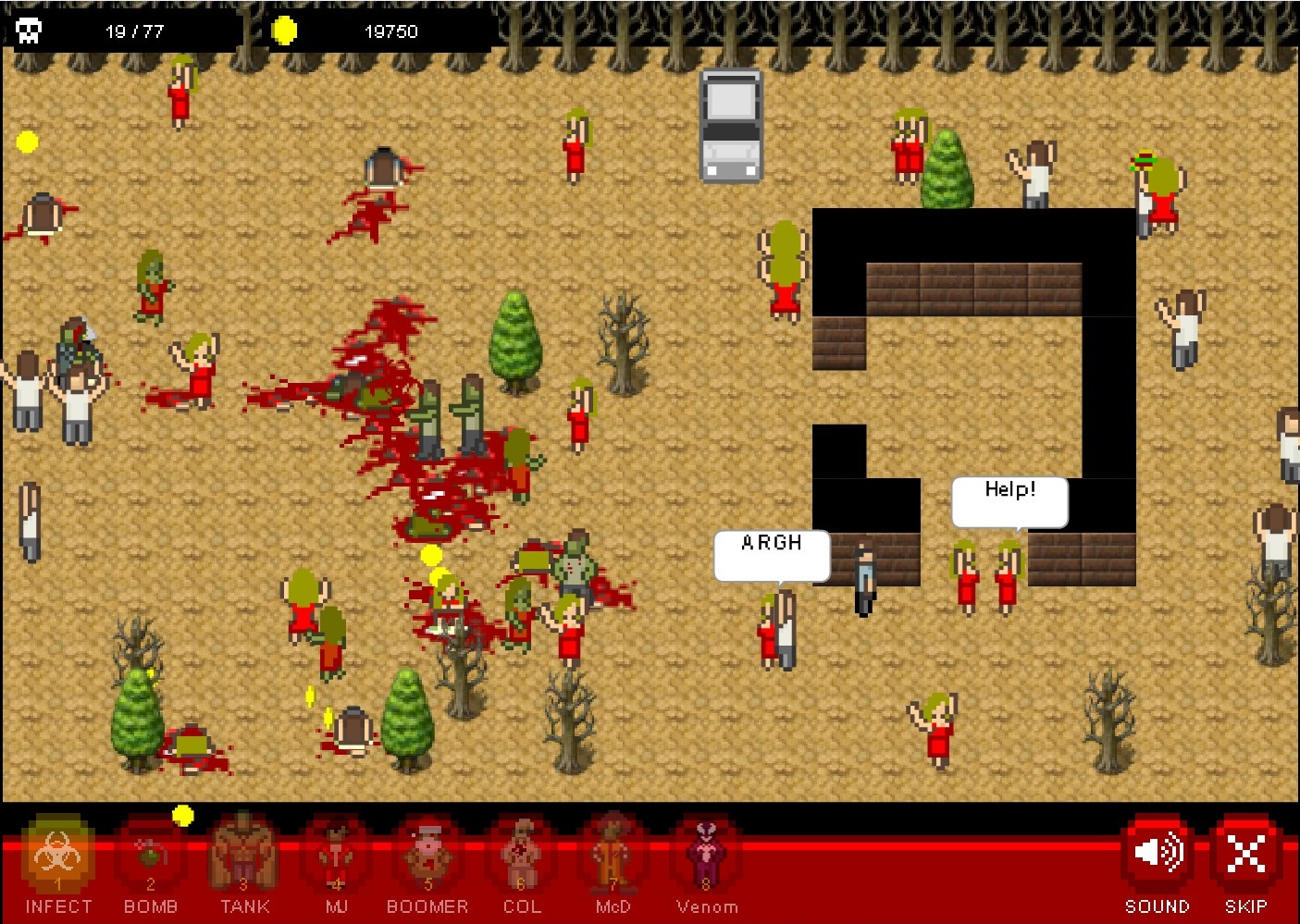This screenshot has width=1300, height=924.
Task: Collect the coin above the BOMB icon
Action: click(184, 815)
